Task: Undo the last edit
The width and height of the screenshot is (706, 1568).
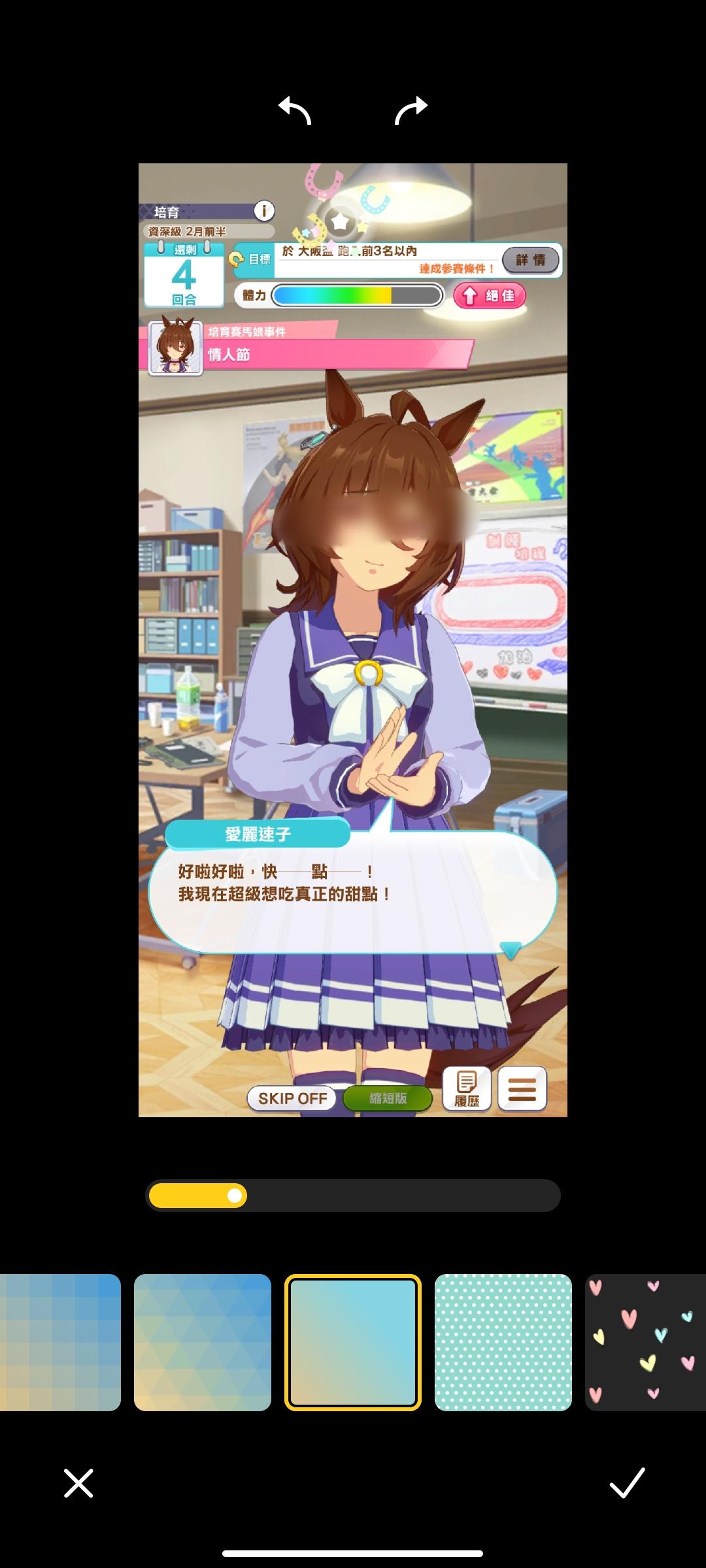Action: click(x=295, y=110)
